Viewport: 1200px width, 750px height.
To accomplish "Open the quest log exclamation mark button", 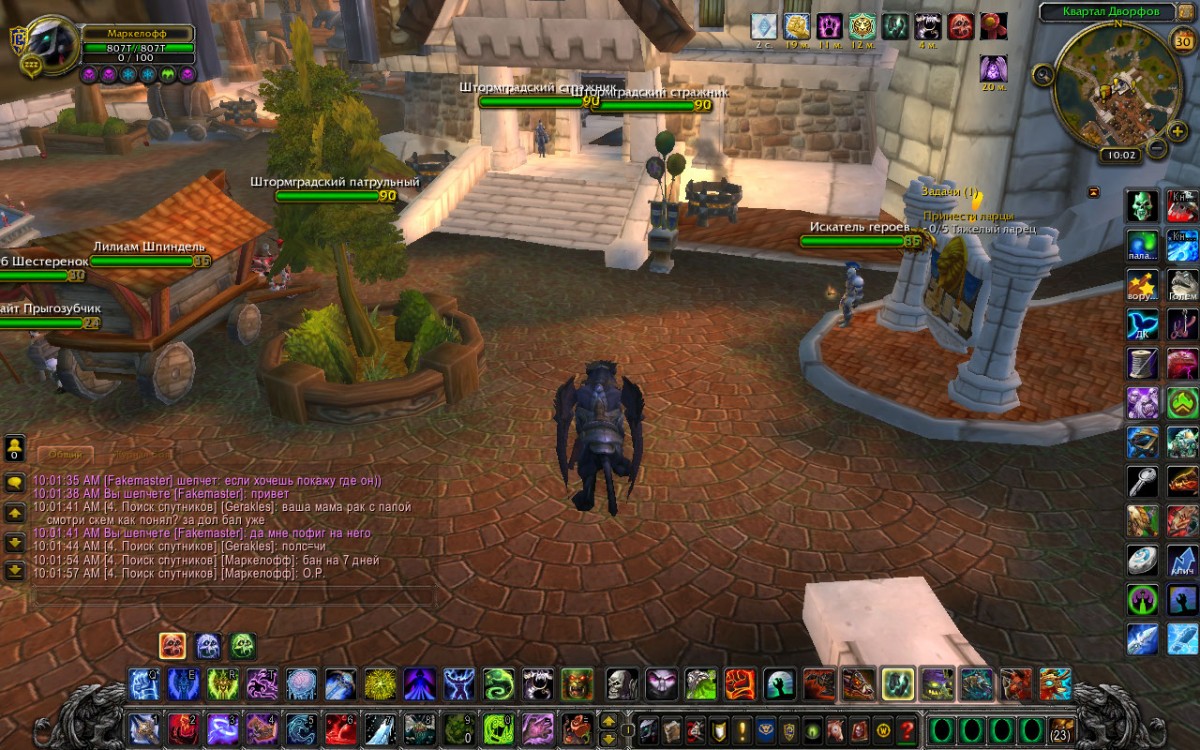I will [742, 729].
